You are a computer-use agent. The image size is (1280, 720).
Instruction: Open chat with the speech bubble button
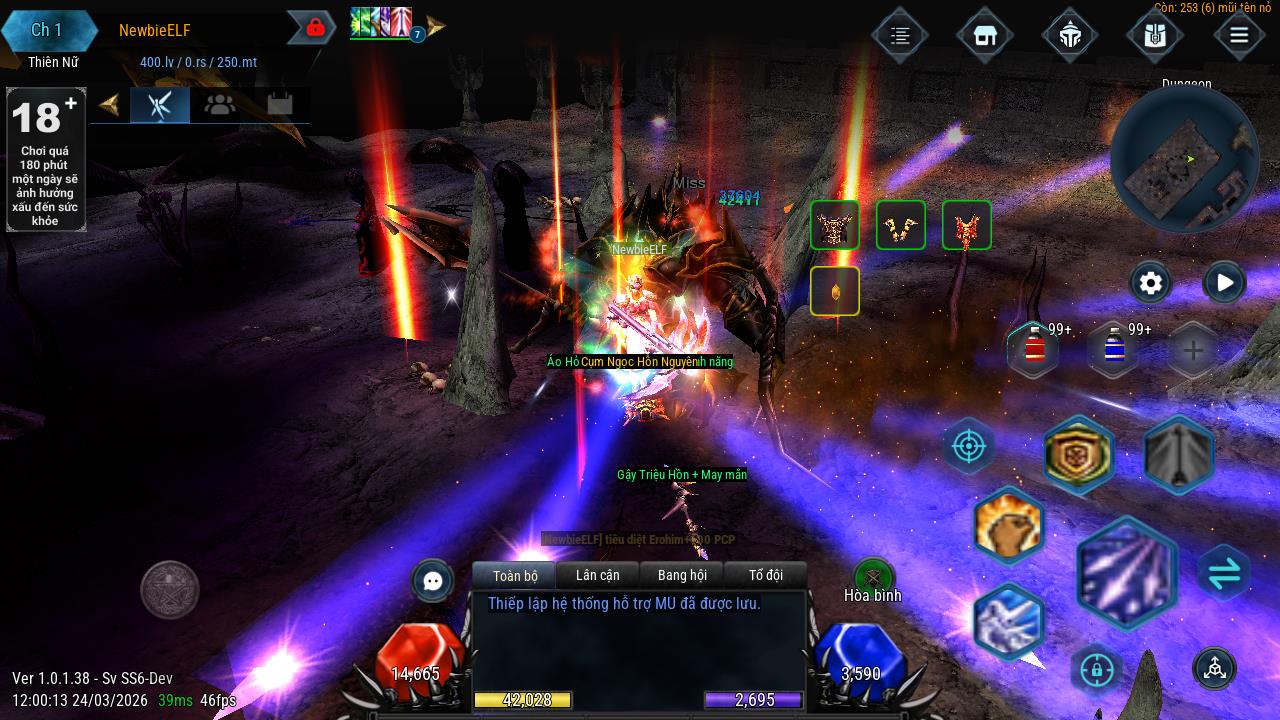pos(432,581)
